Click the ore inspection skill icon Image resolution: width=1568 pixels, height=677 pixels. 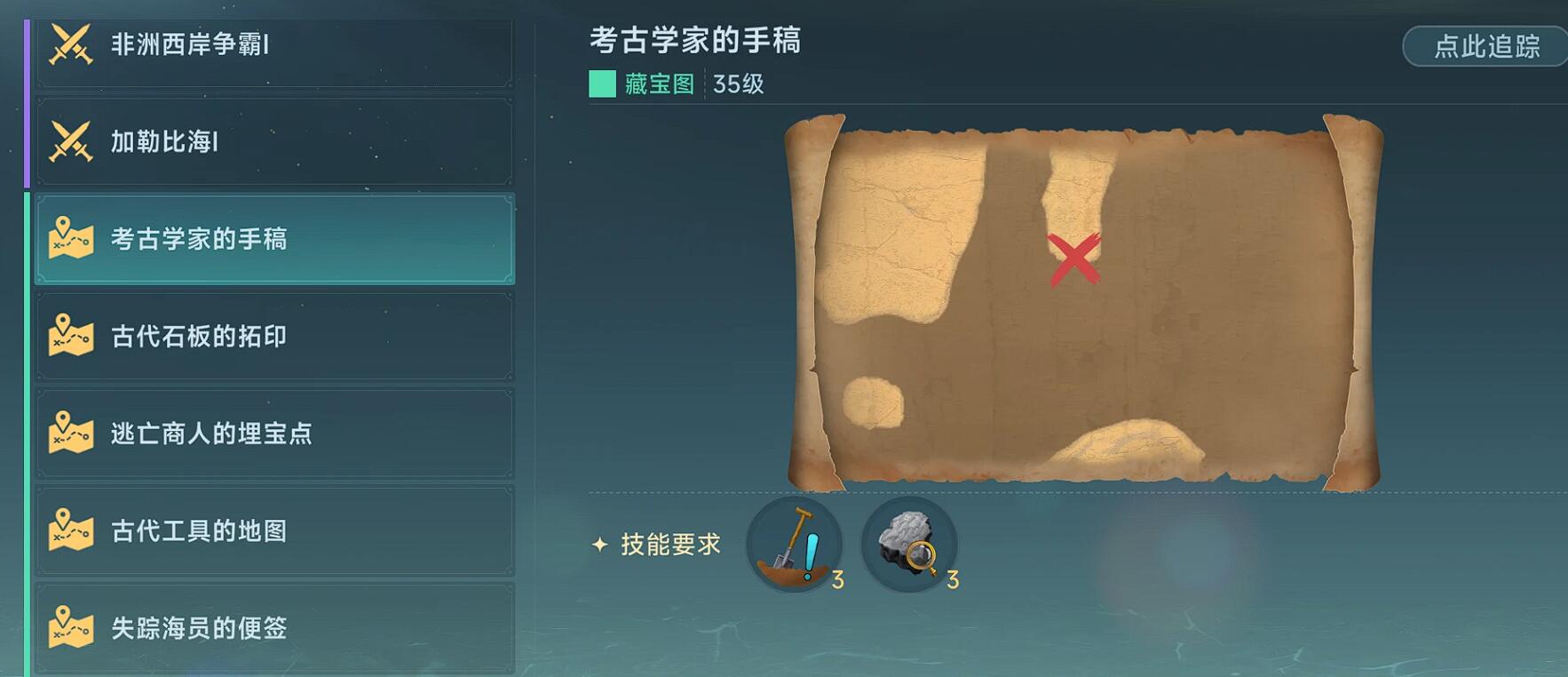pyautogui.click(x=909, y=545)
